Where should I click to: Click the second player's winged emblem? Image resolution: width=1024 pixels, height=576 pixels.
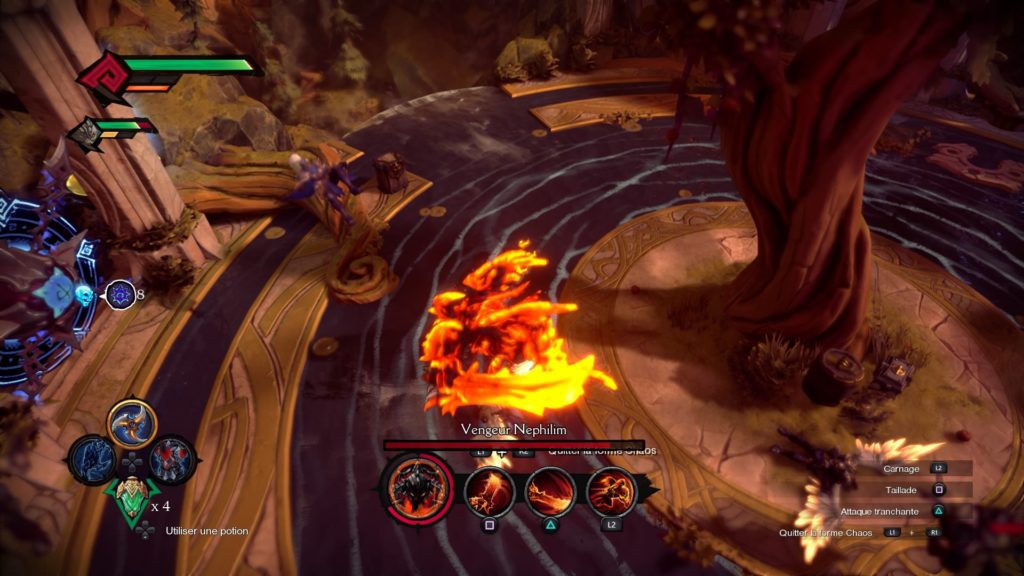(86, 133)
